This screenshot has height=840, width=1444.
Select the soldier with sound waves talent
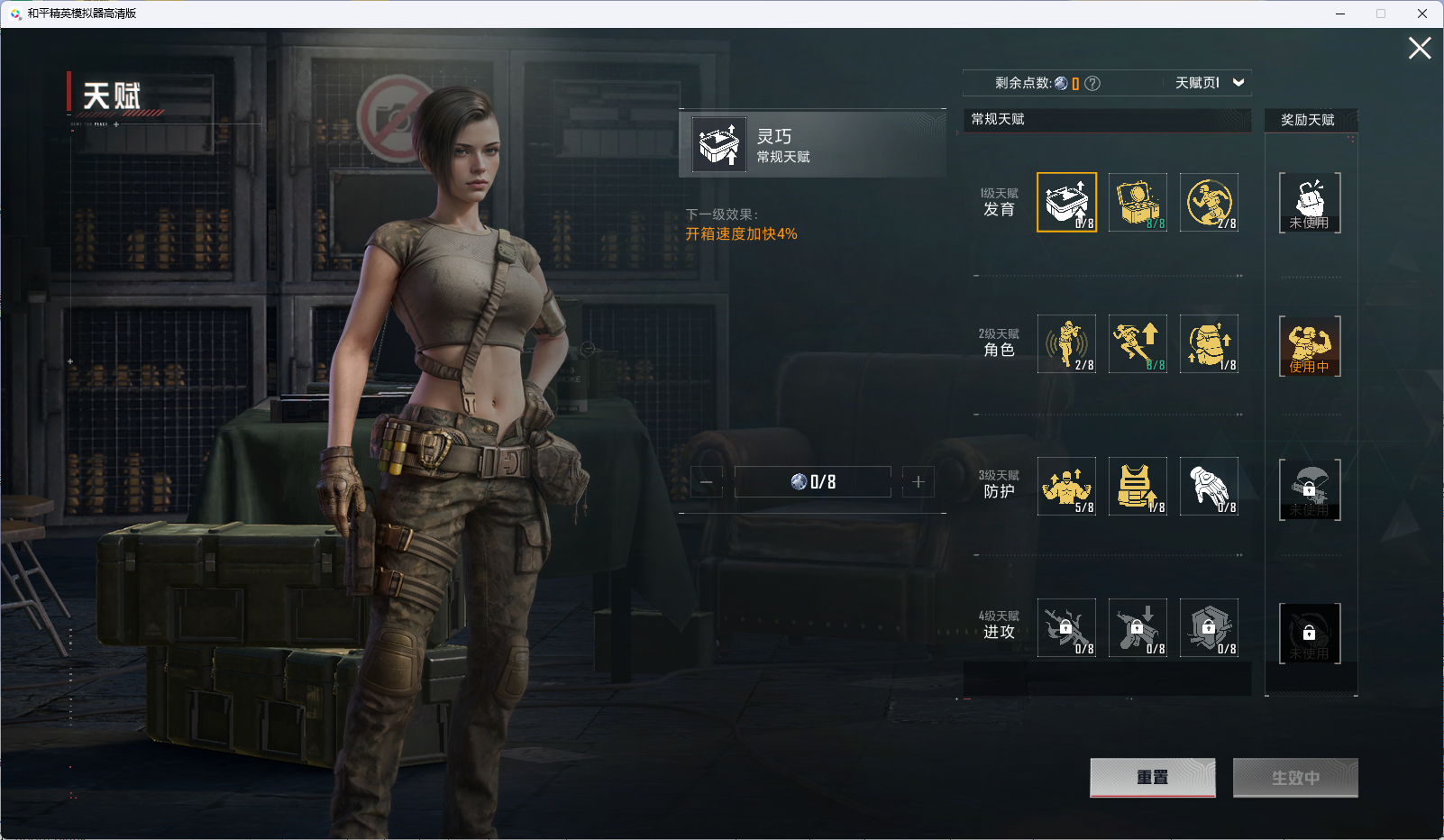coord(1066,343)
